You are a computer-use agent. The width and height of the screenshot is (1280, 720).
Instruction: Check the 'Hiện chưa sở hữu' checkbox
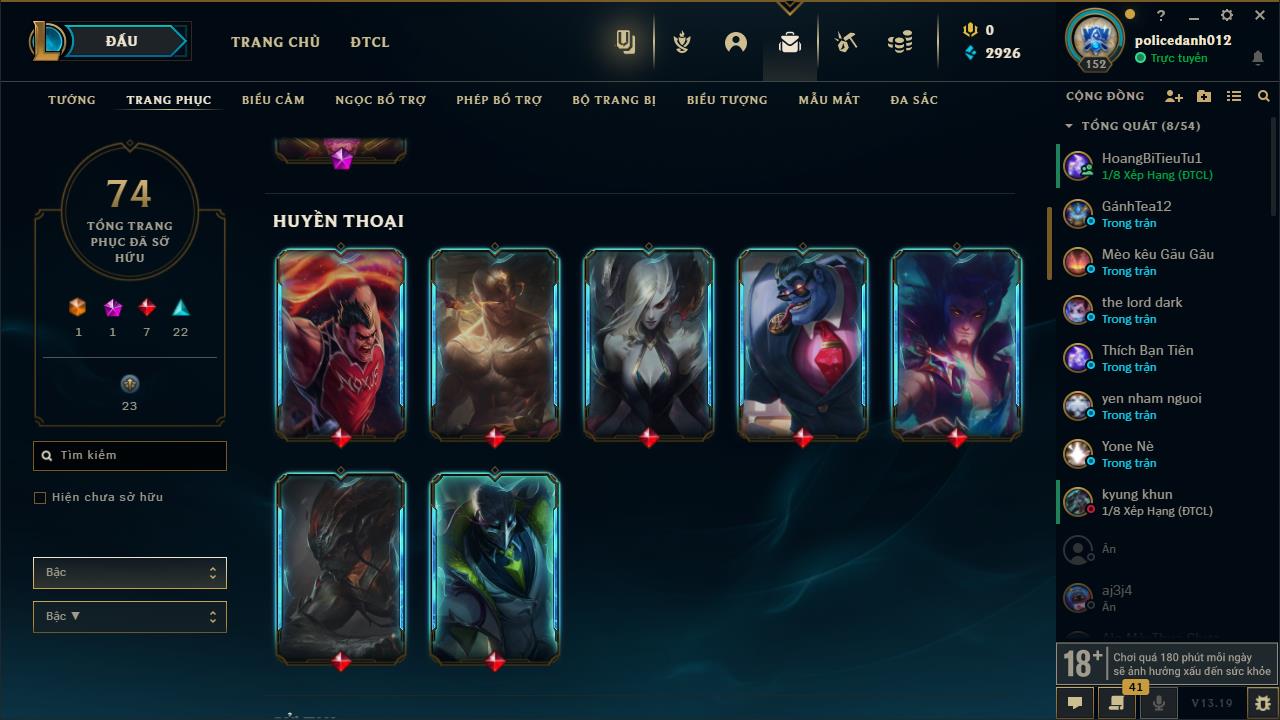tap(39, 497)
